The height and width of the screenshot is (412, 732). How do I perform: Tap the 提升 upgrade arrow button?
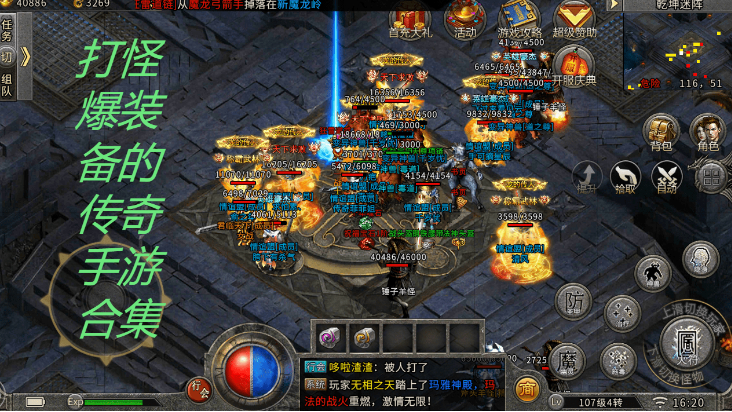point(586,176)
